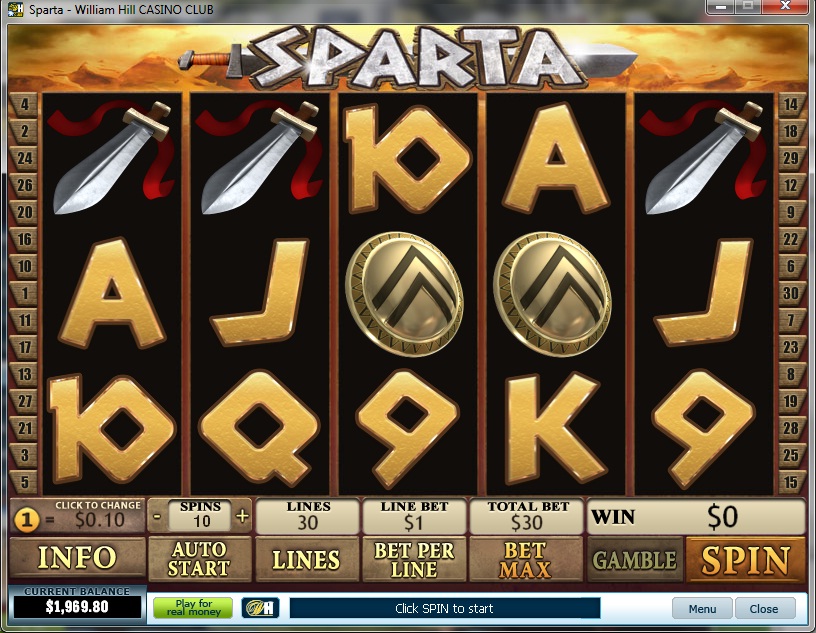Viewport: 816px width, 633px height.
Task: Select payline number 15 marker
Action: point(791,481)
